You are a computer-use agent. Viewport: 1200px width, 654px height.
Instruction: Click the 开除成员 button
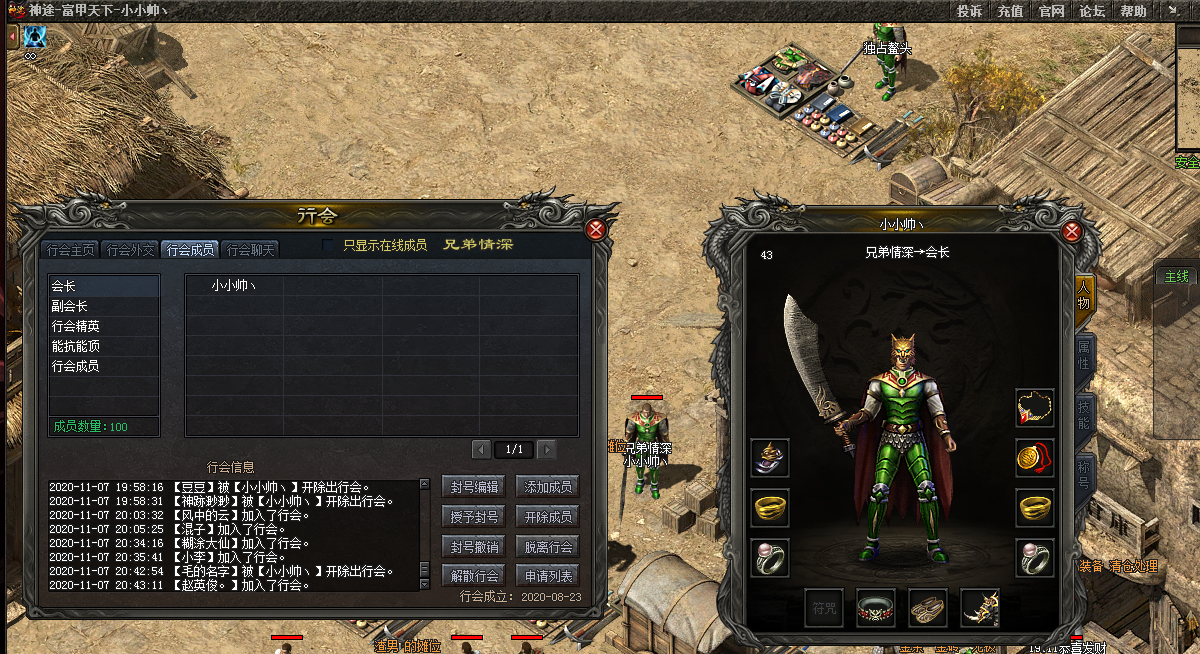[548, 517]
